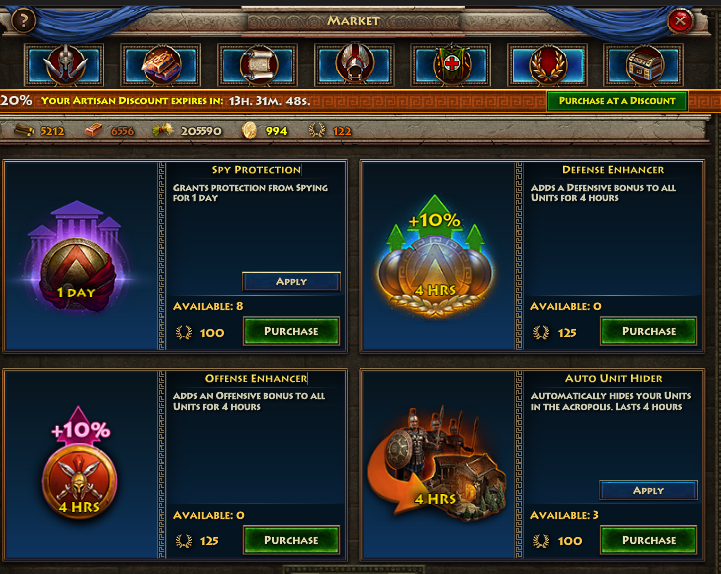The width and height of the screenshot is (721, 574).
Task: Purchase Spy Protection for 100
Action: pos(291,331)
